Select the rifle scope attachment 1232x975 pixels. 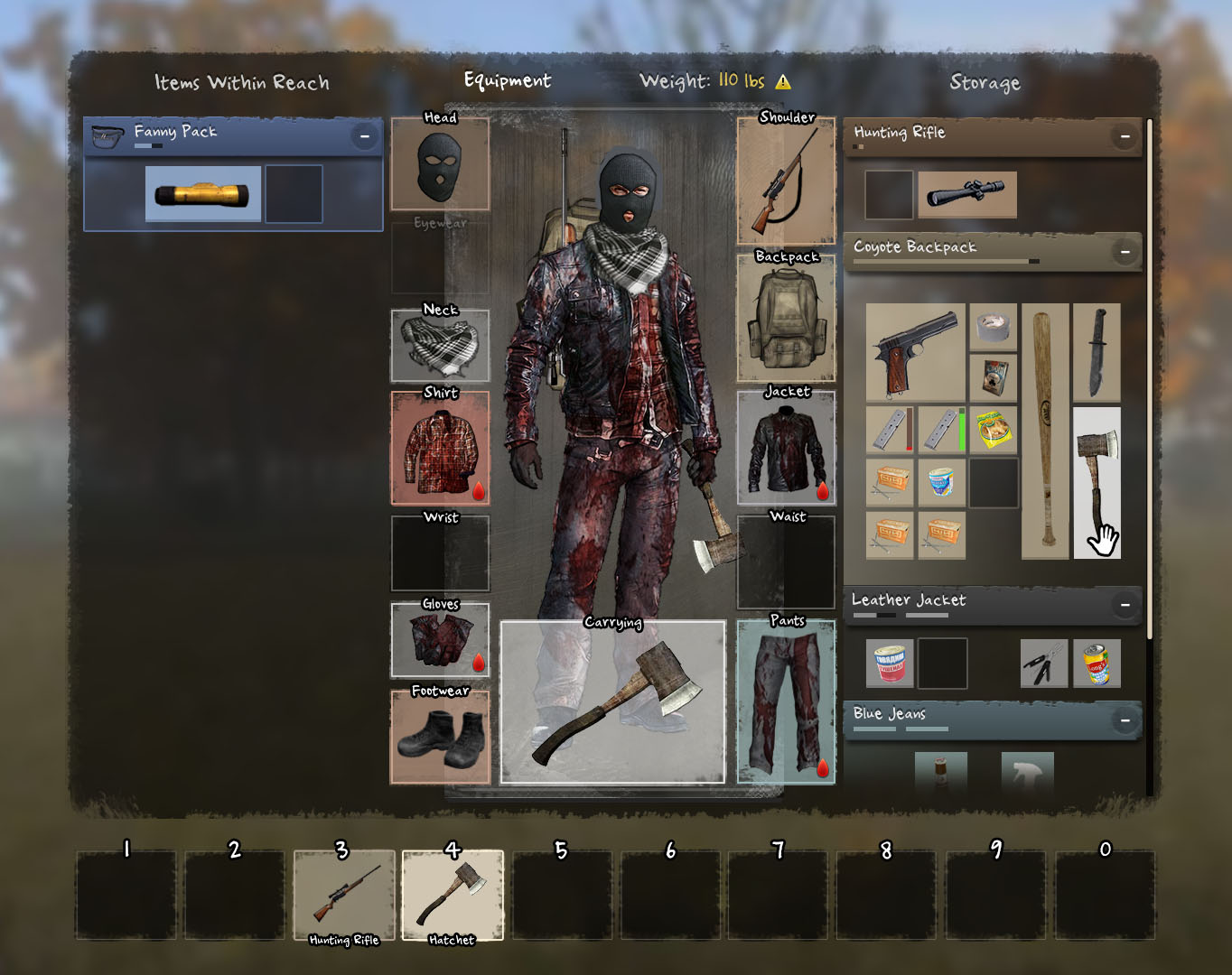[966, 194]
